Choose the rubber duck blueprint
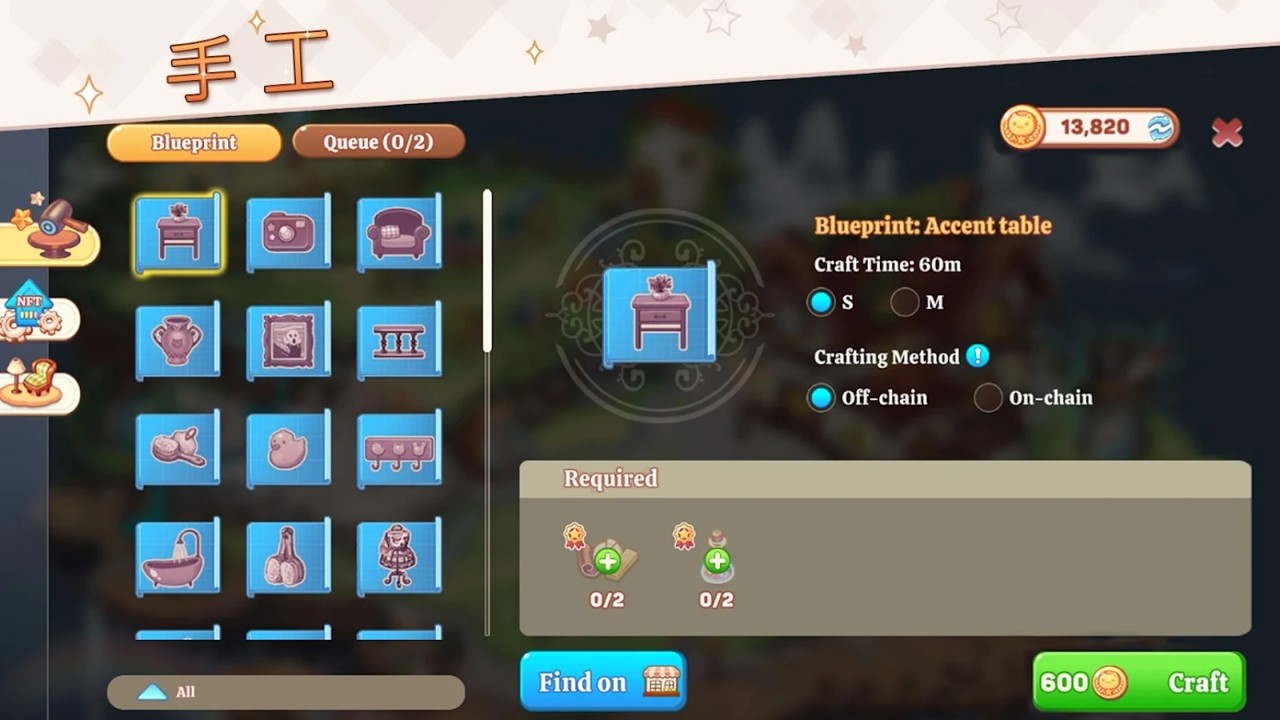Screen dimensions: 1280x720 coord(288,449)
